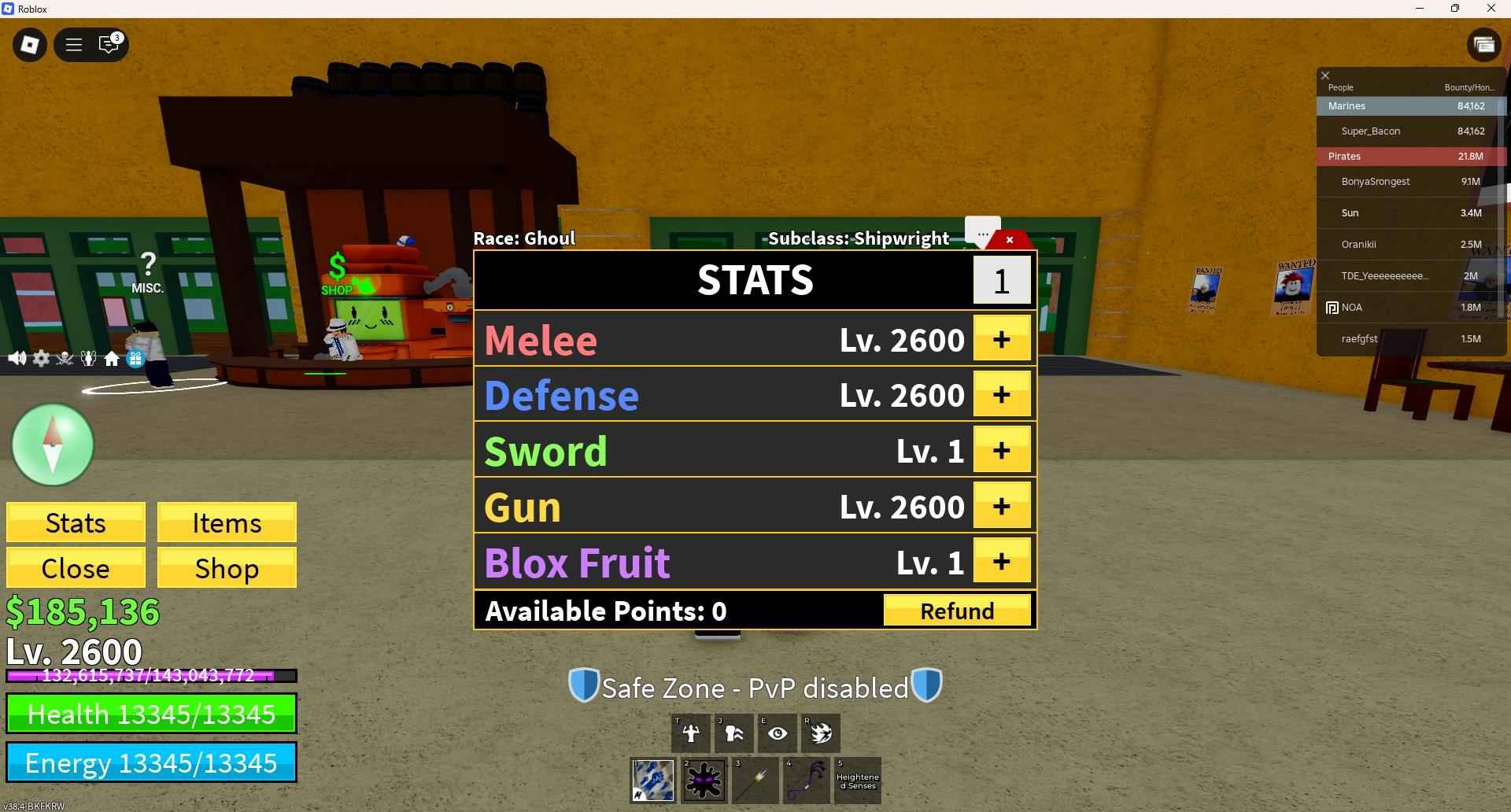Screen dimensions: 1511x812
Task: Open rewards via the blue gift icon
Action: point(135,358)
